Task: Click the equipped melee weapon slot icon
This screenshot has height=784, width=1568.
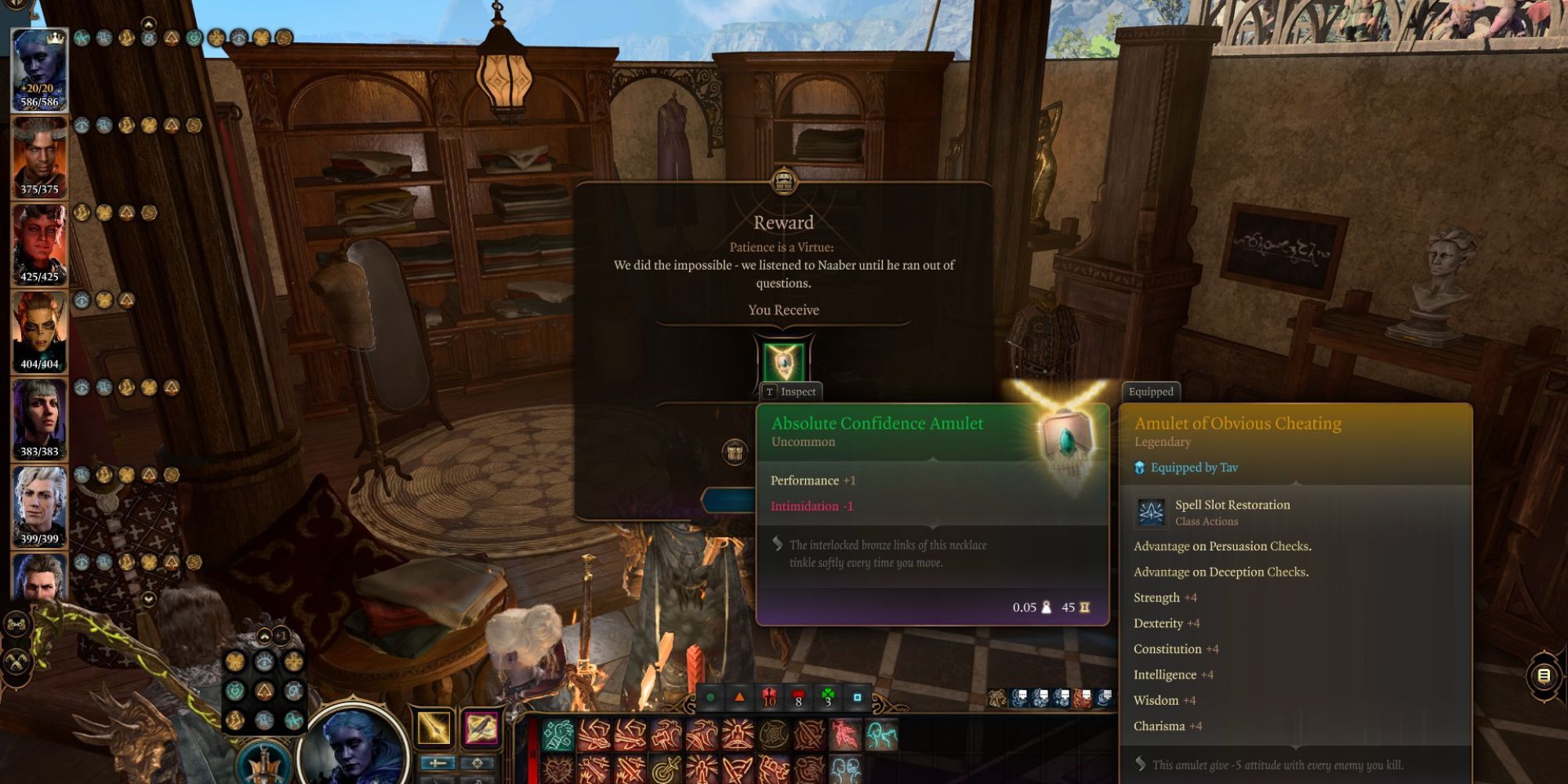Action: (x=434, y=728)
